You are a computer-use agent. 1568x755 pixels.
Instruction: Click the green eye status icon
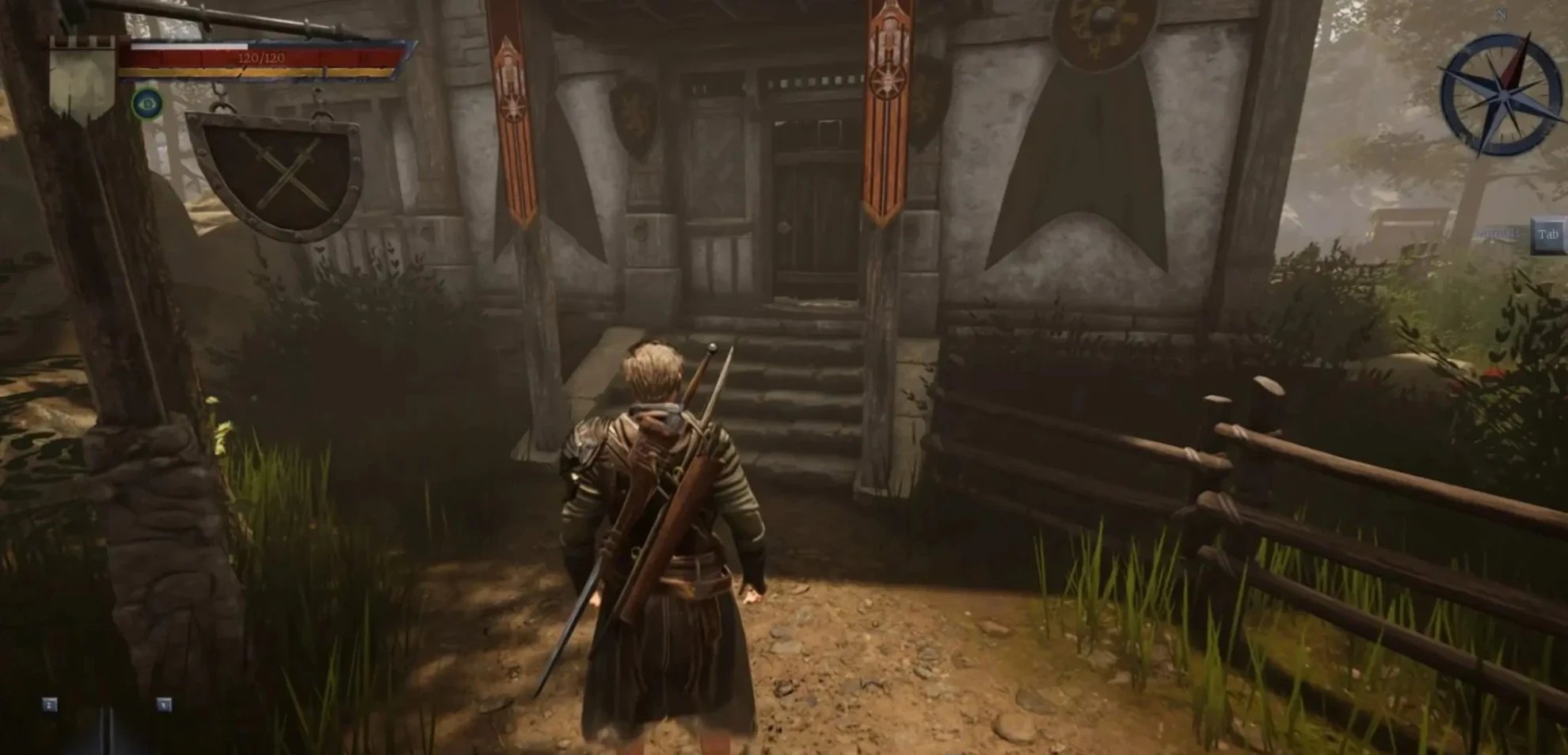coord(147,104)
